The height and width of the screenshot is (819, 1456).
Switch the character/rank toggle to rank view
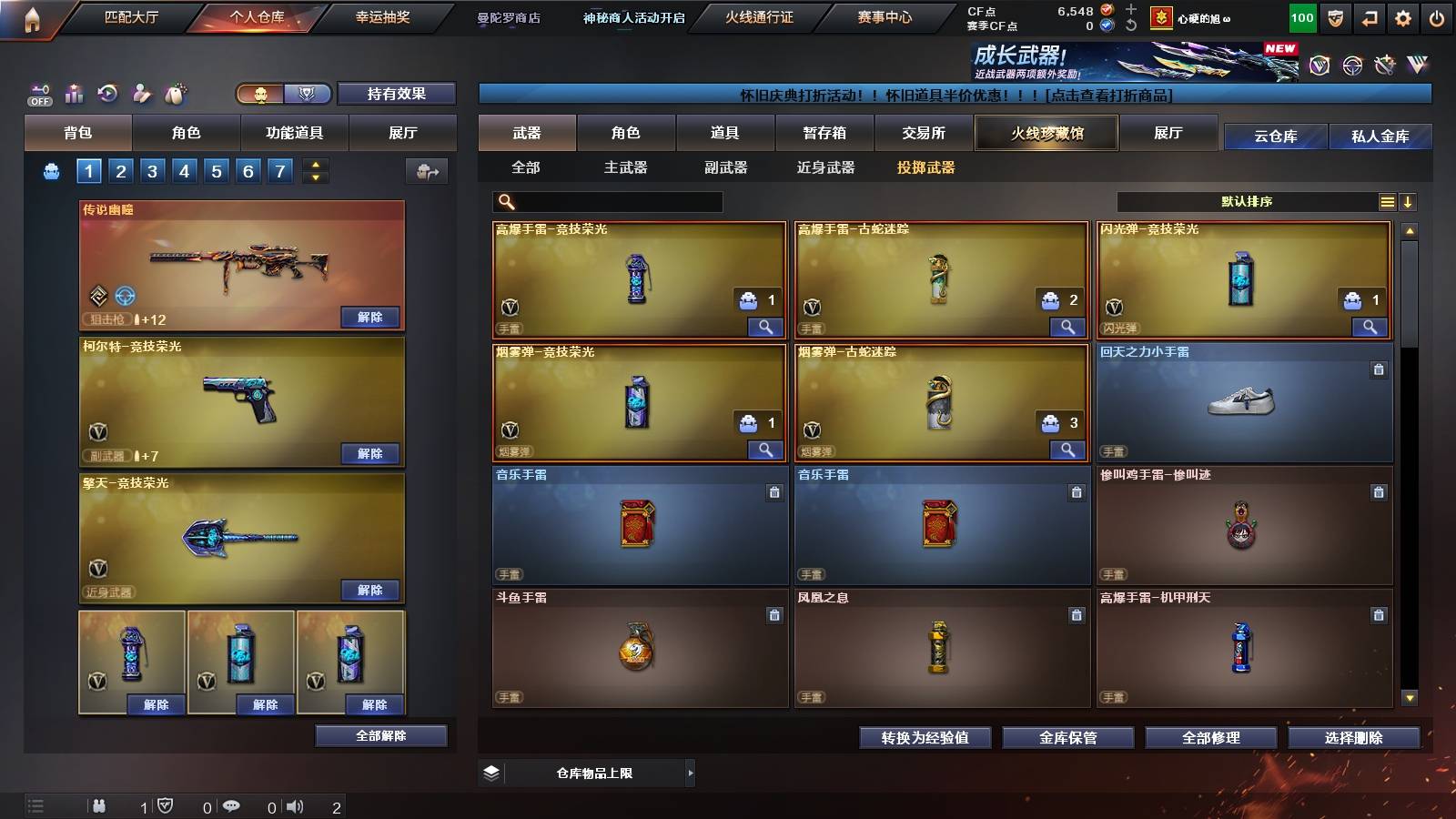tap(308, 94)
